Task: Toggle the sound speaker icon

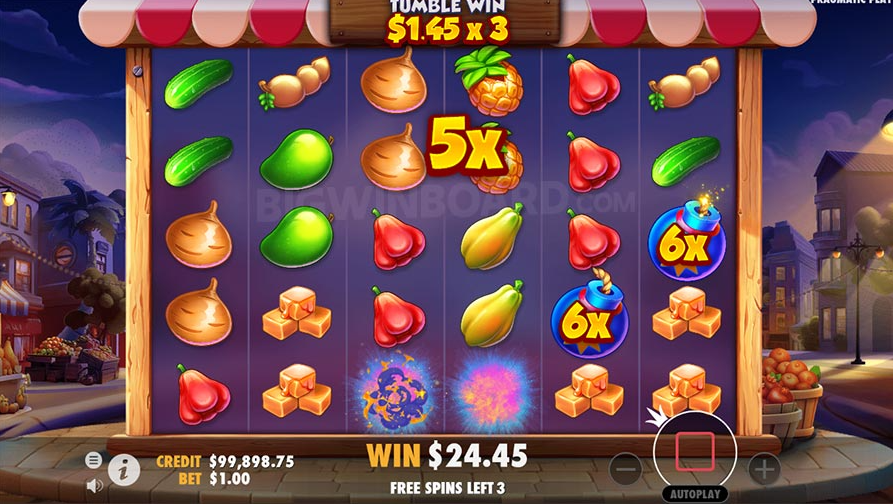Action: click(x=95, y=485)
